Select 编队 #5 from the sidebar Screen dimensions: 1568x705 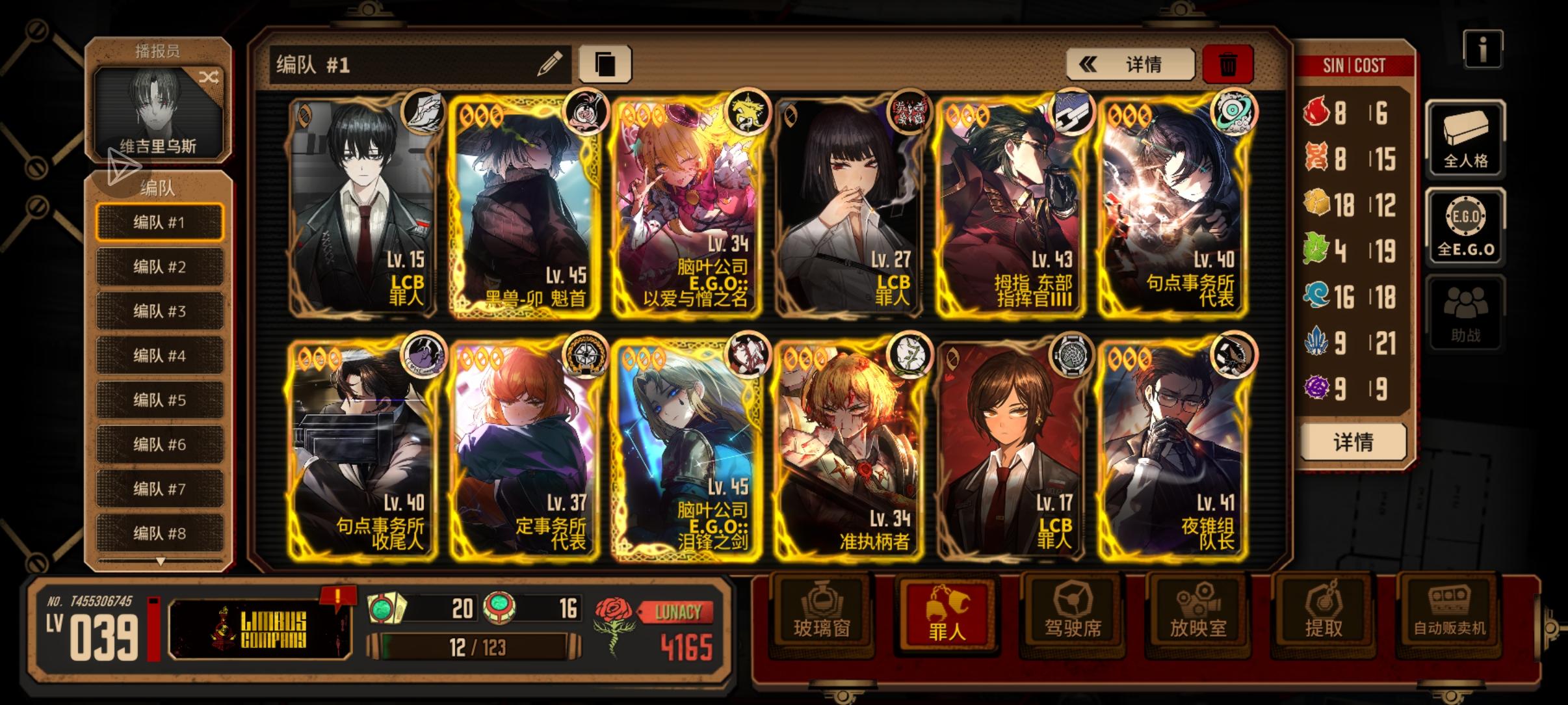point(159,400)
